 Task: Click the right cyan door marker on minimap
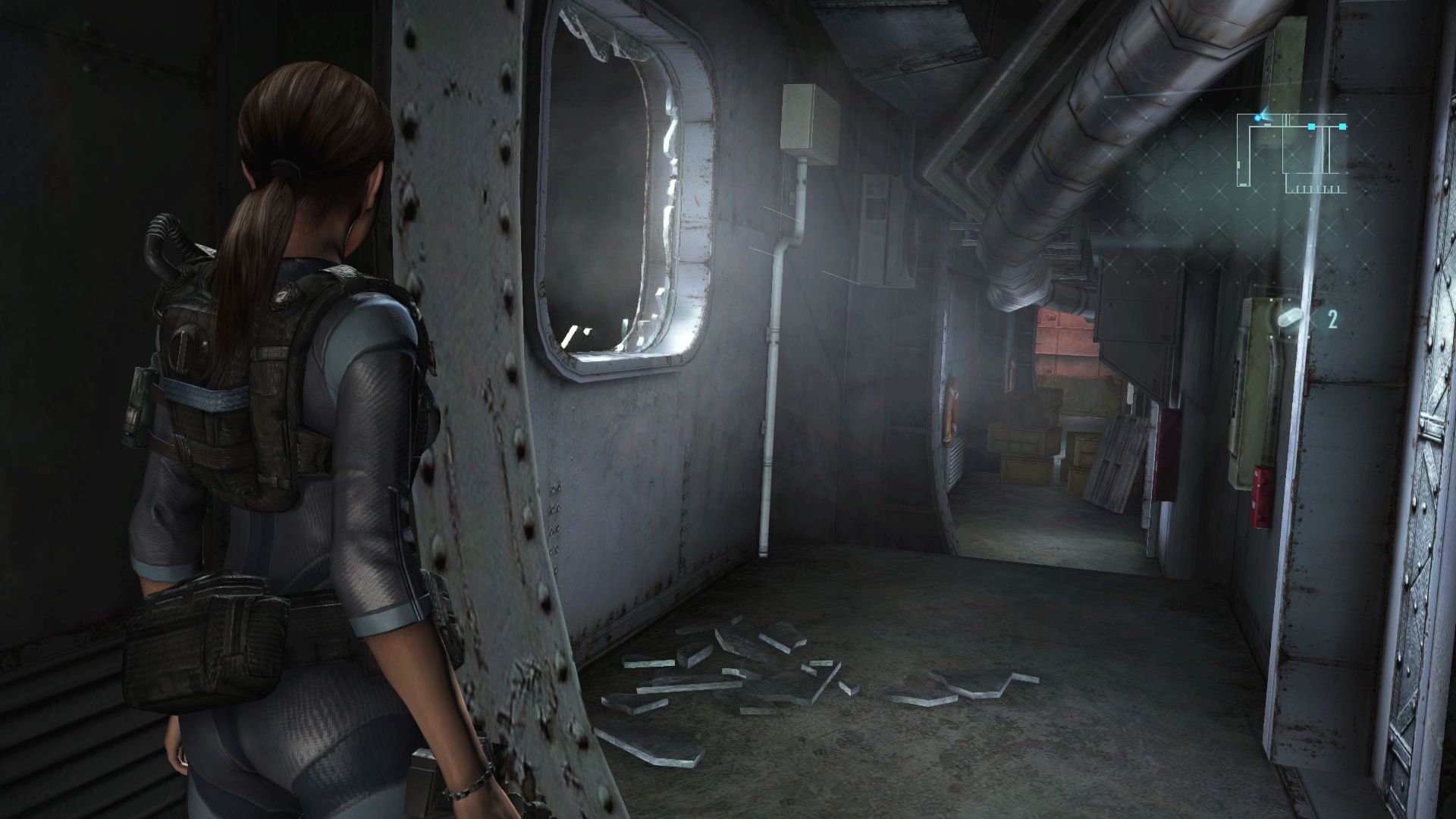click(1342, 127)
